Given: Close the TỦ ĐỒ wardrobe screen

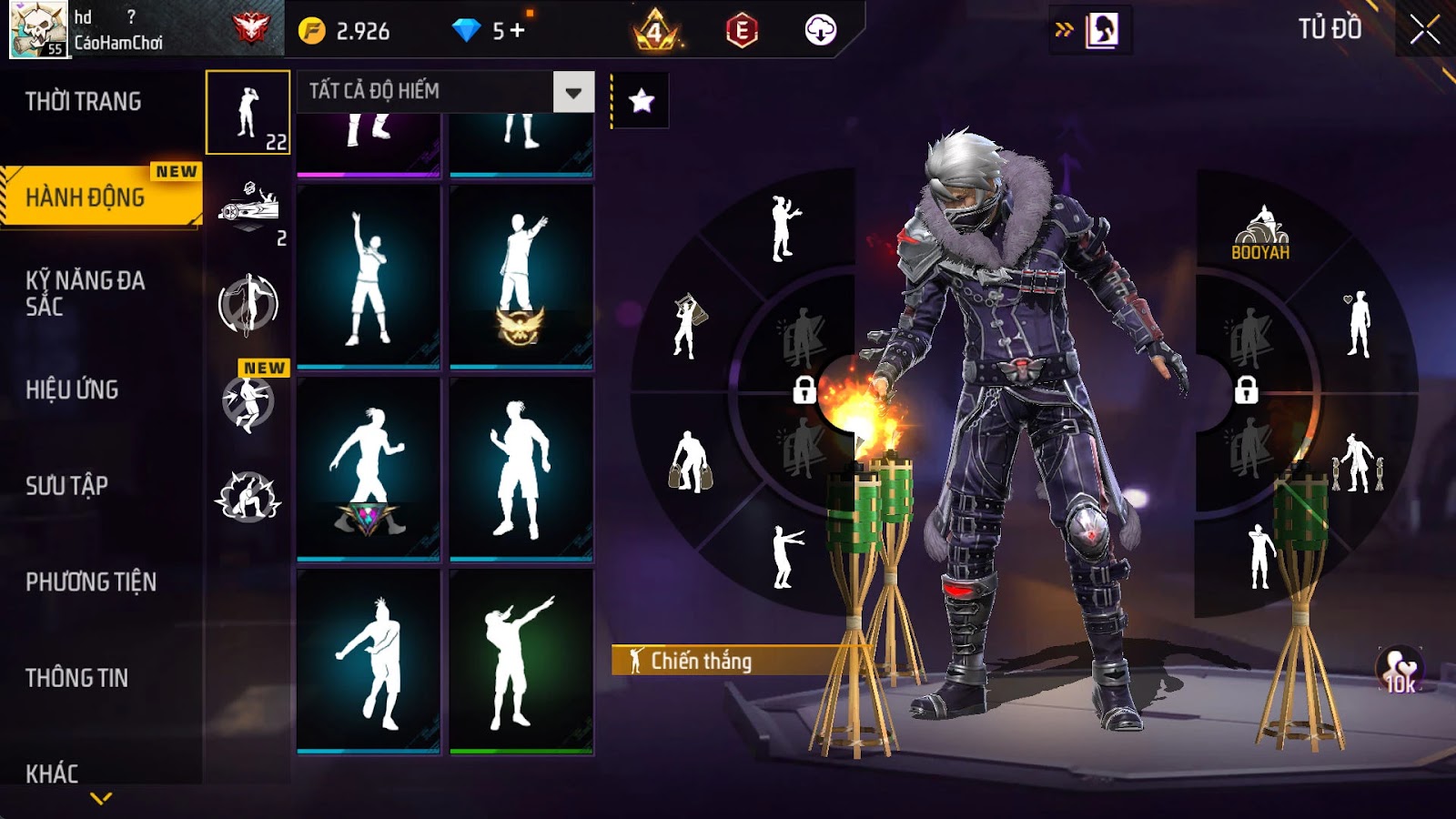Looking at the screenshot, I should [1424, 31].
